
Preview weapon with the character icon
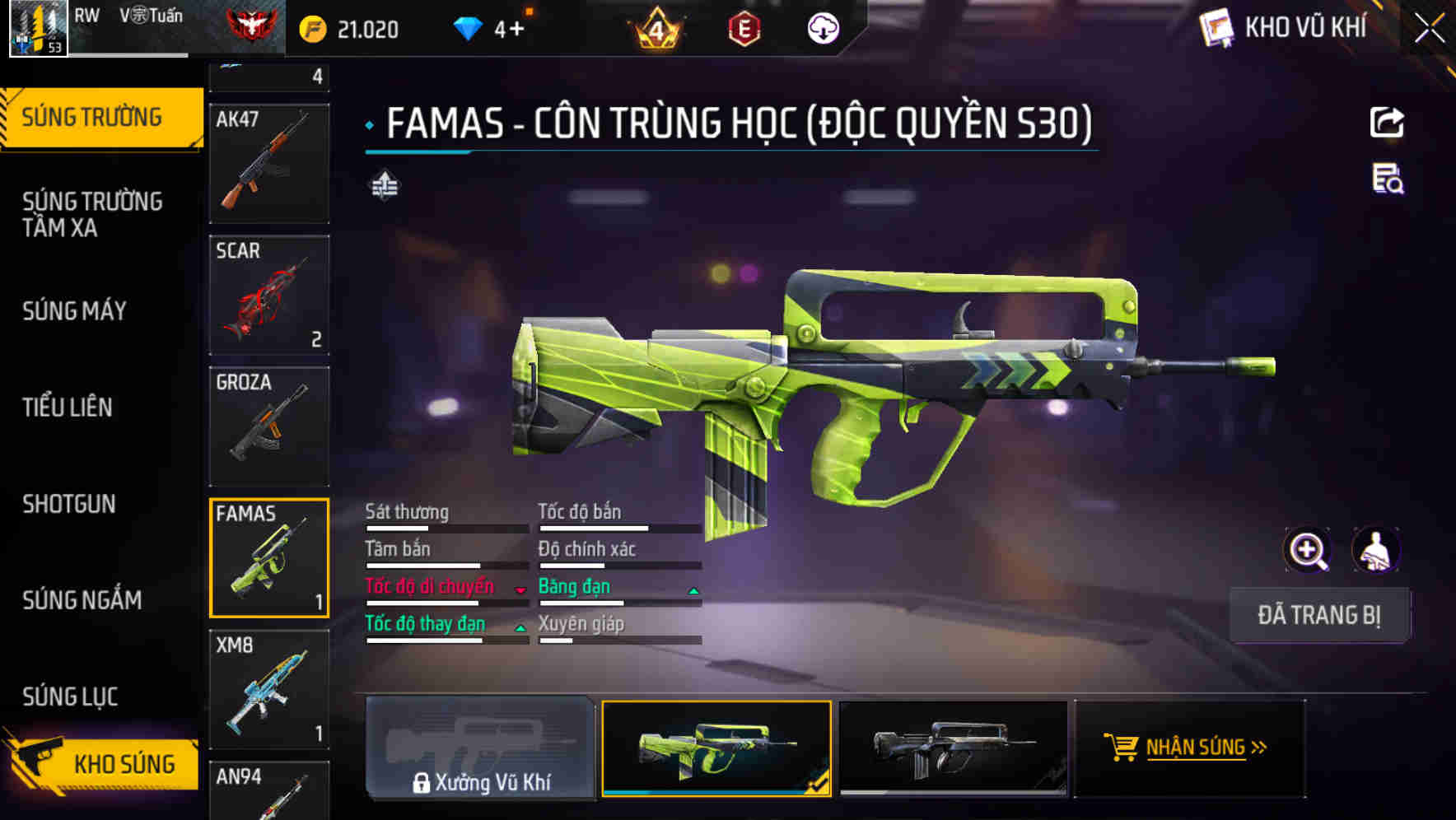point(1375,550)
